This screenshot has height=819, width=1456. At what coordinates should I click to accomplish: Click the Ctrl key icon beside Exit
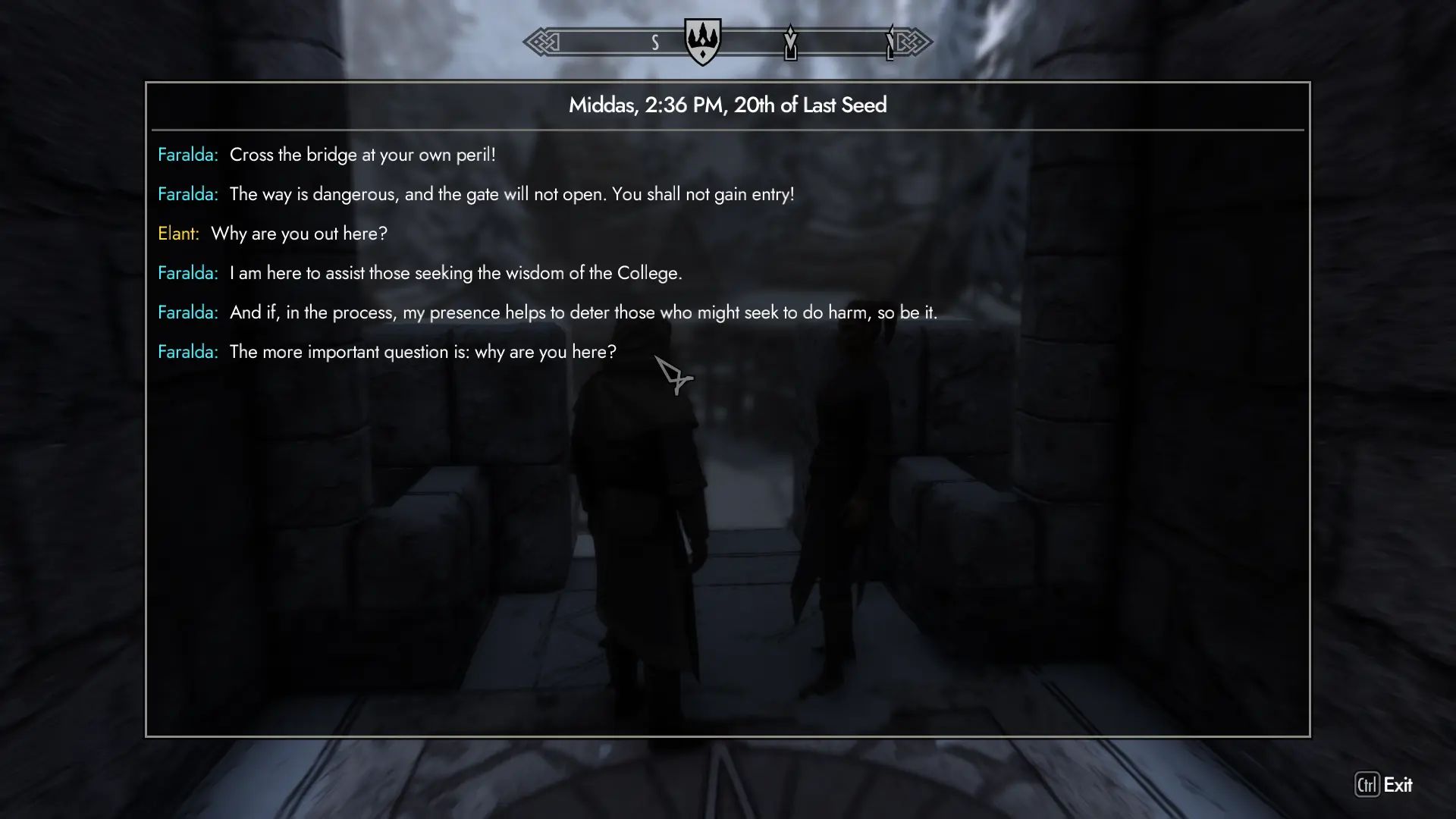pyautogui.click(x=1366, y=786)
